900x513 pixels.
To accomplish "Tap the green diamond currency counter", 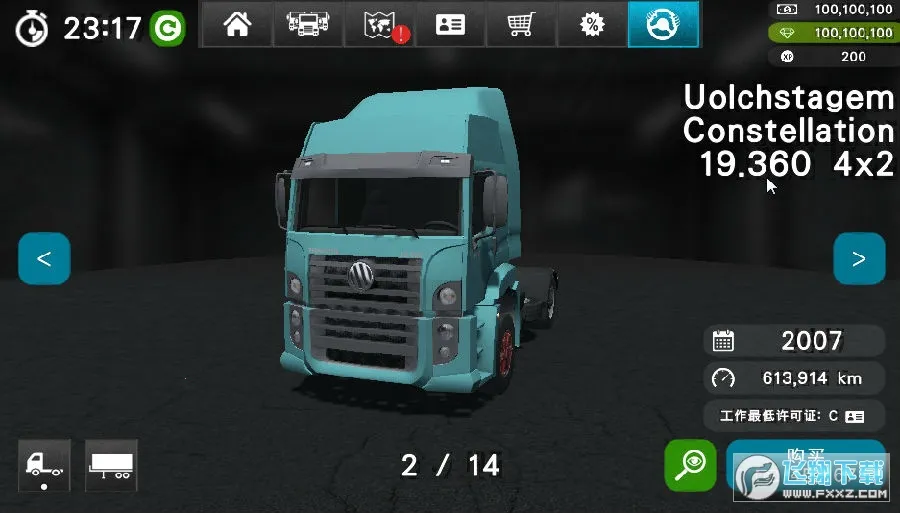I will (836, 33).
